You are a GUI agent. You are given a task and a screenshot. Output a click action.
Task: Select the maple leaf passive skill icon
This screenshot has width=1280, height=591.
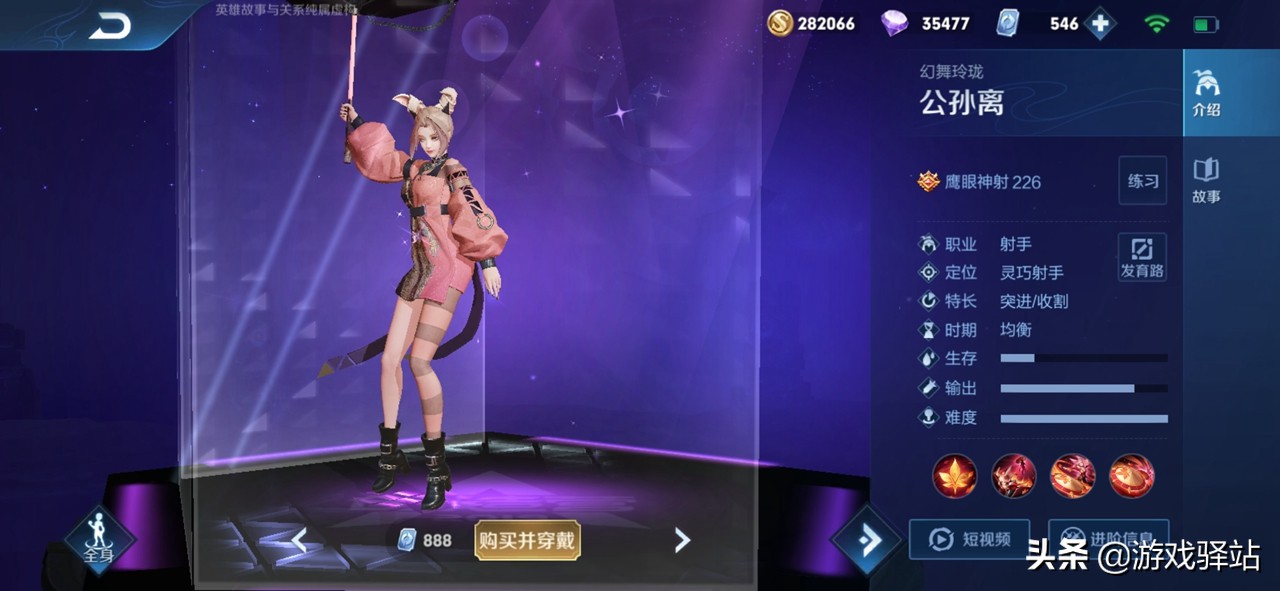[x=955, y=476]
